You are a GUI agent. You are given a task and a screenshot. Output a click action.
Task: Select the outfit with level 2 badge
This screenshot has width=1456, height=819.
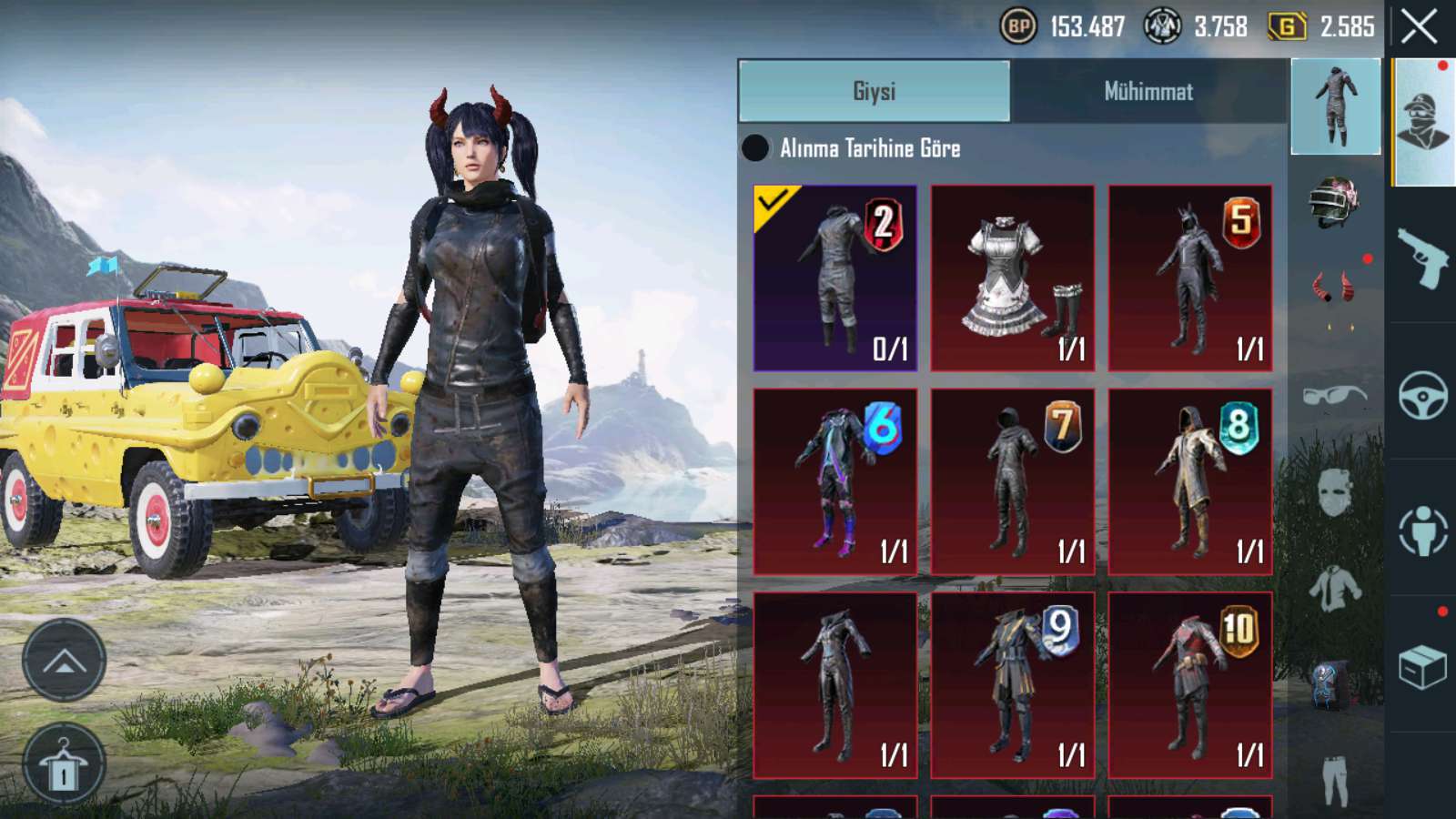pyautogui.click(x=834, y=278)
